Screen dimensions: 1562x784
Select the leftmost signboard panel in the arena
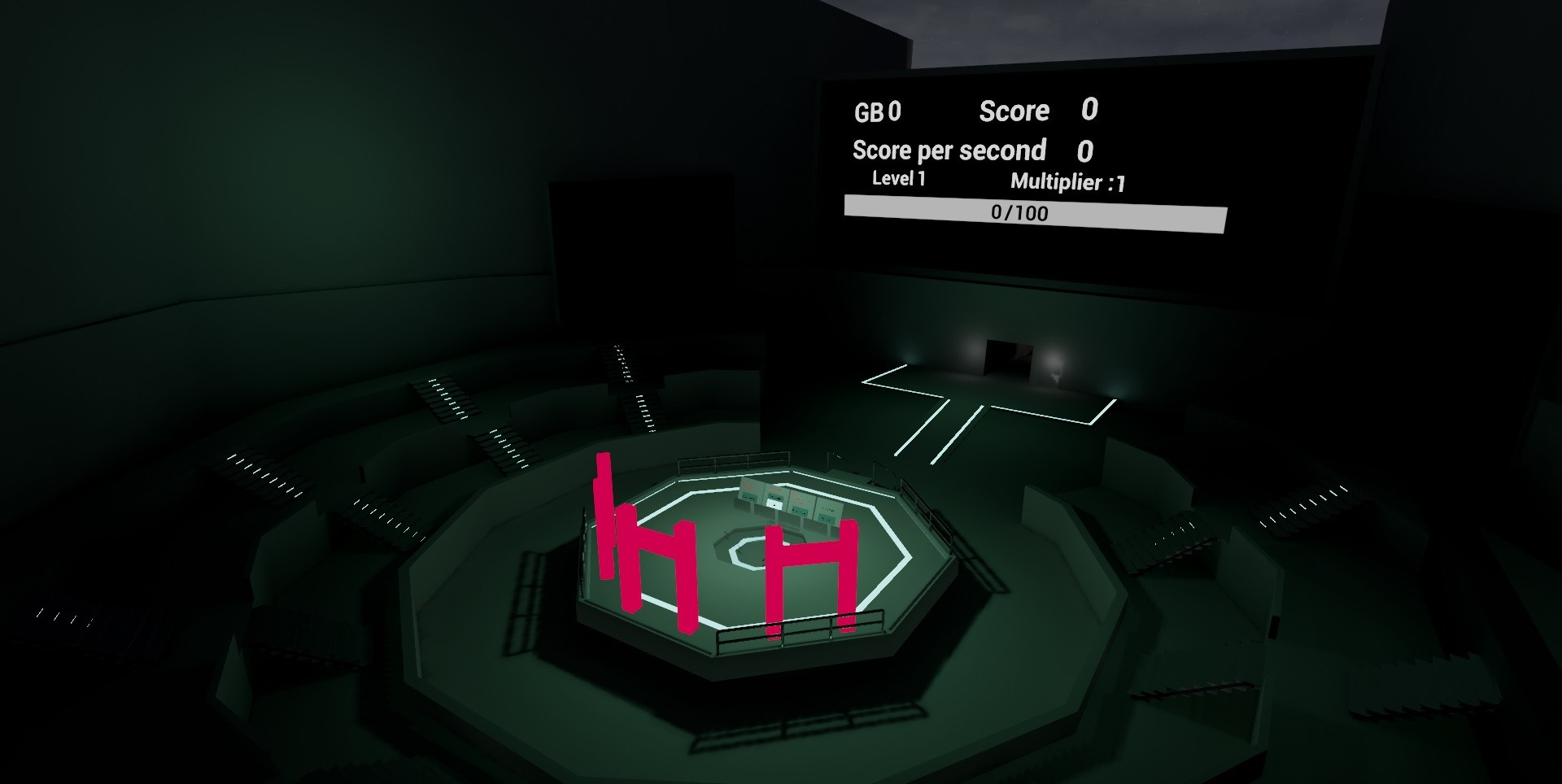[x=750, y=490]
